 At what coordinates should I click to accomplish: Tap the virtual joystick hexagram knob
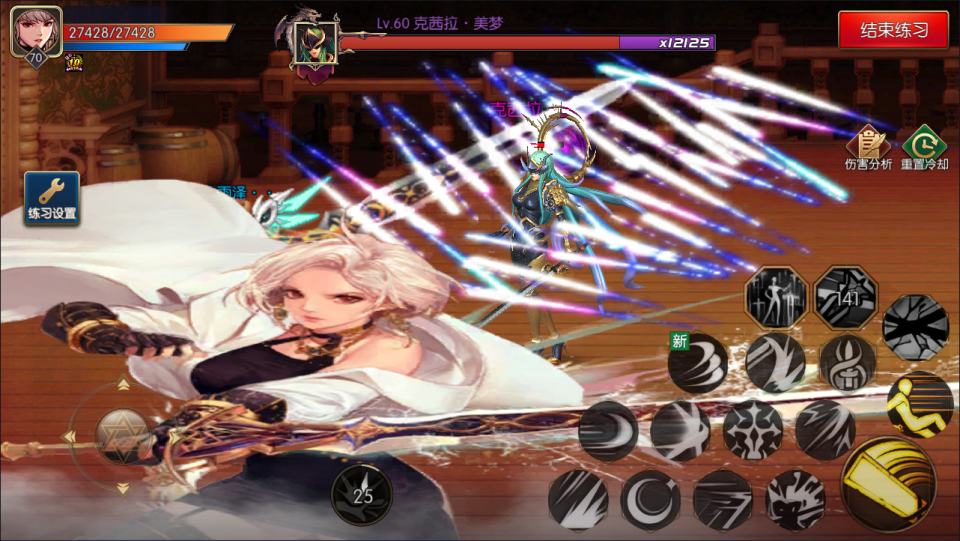pyautogui.click(x=124, y=435)
